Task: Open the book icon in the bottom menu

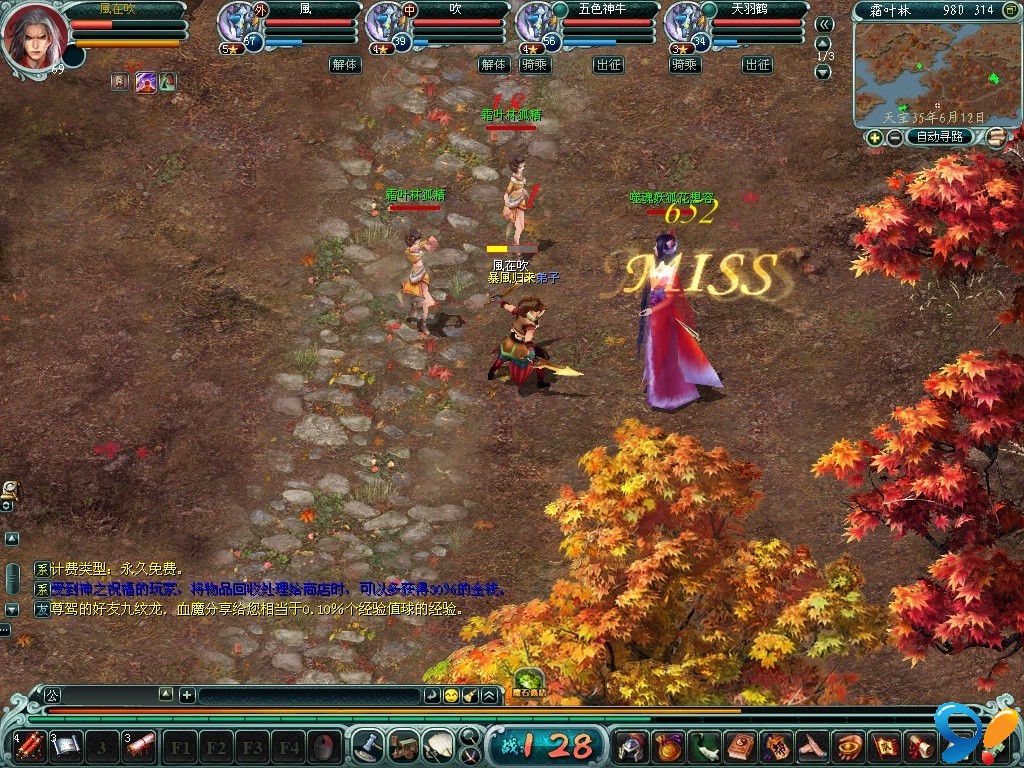Action: tap(743, 746)
